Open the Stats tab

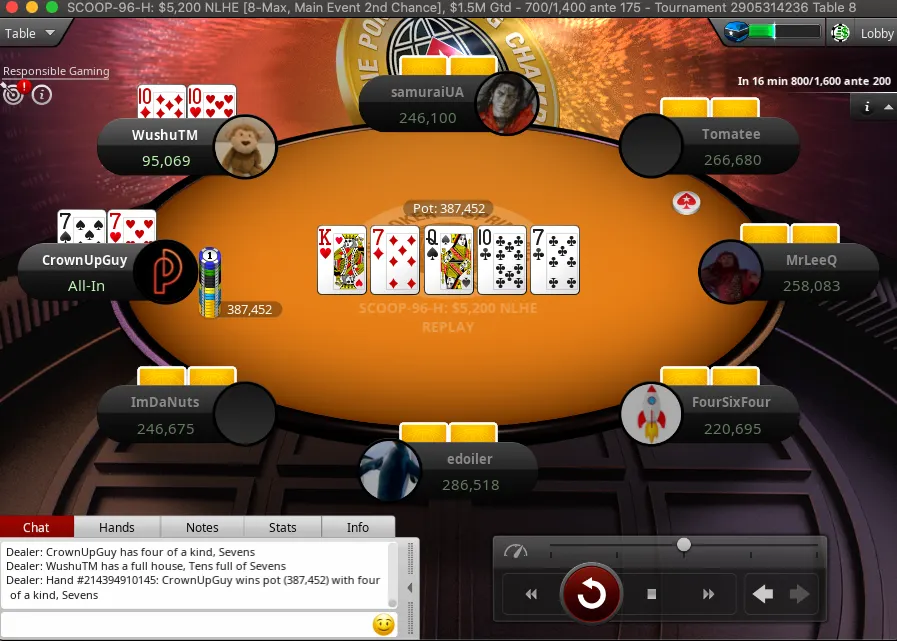283,527
